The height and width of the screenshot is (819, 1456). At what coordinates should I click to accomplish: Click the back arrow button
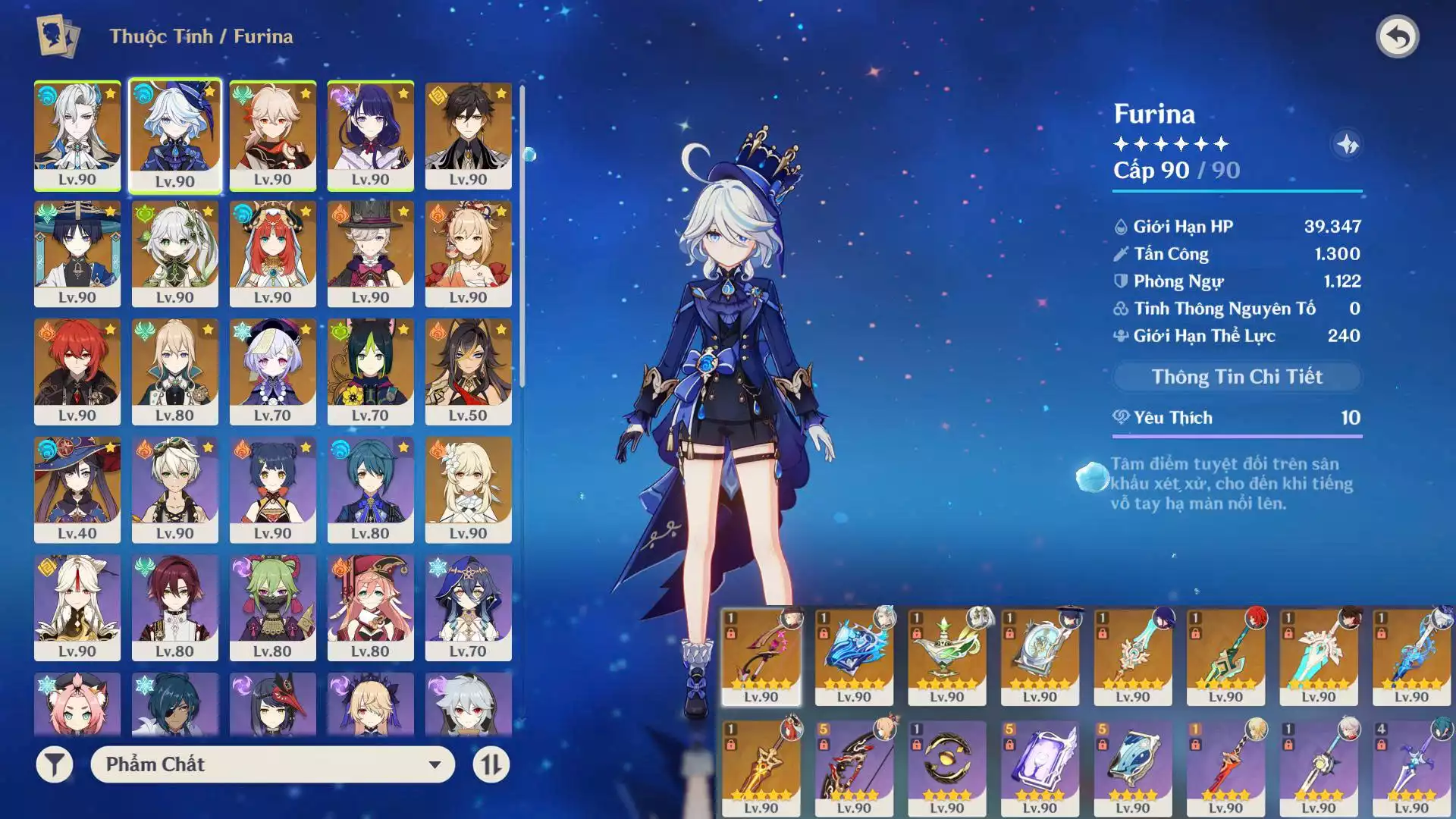[1397, 36]
